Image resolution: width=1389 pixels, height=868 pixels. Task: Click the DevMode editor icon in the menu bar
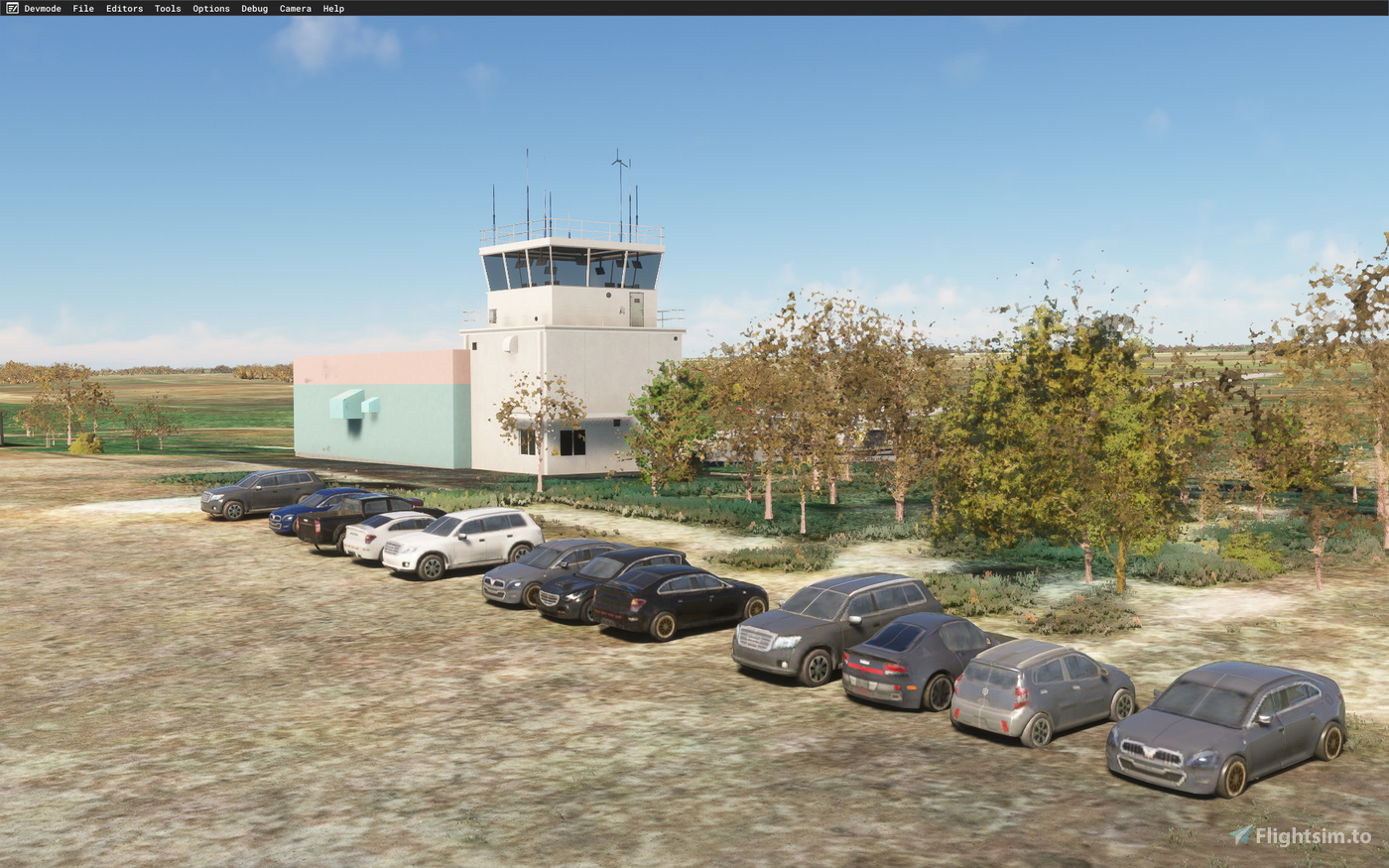(14, 8)
